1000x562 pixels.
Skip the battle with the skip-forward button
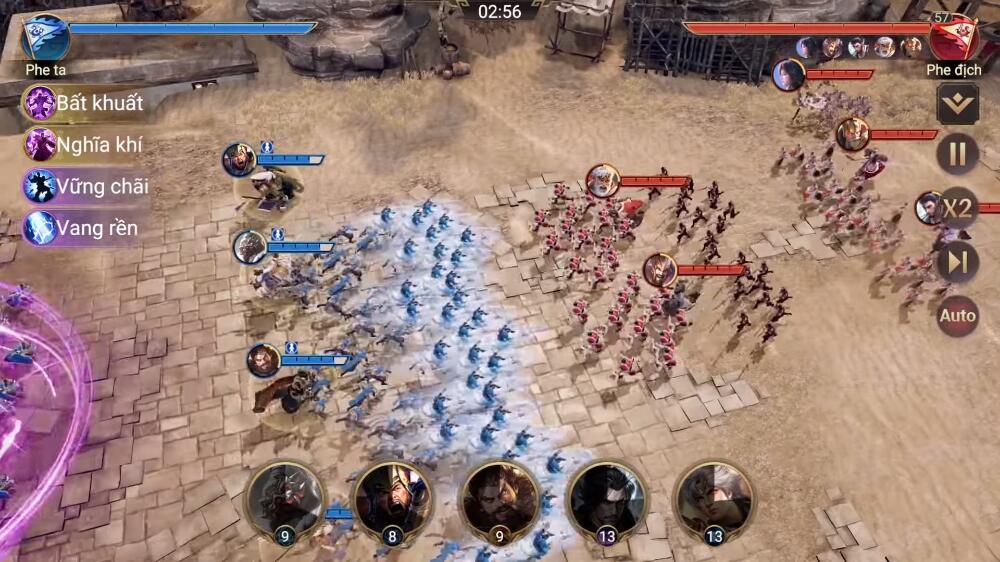pos(957,262)
